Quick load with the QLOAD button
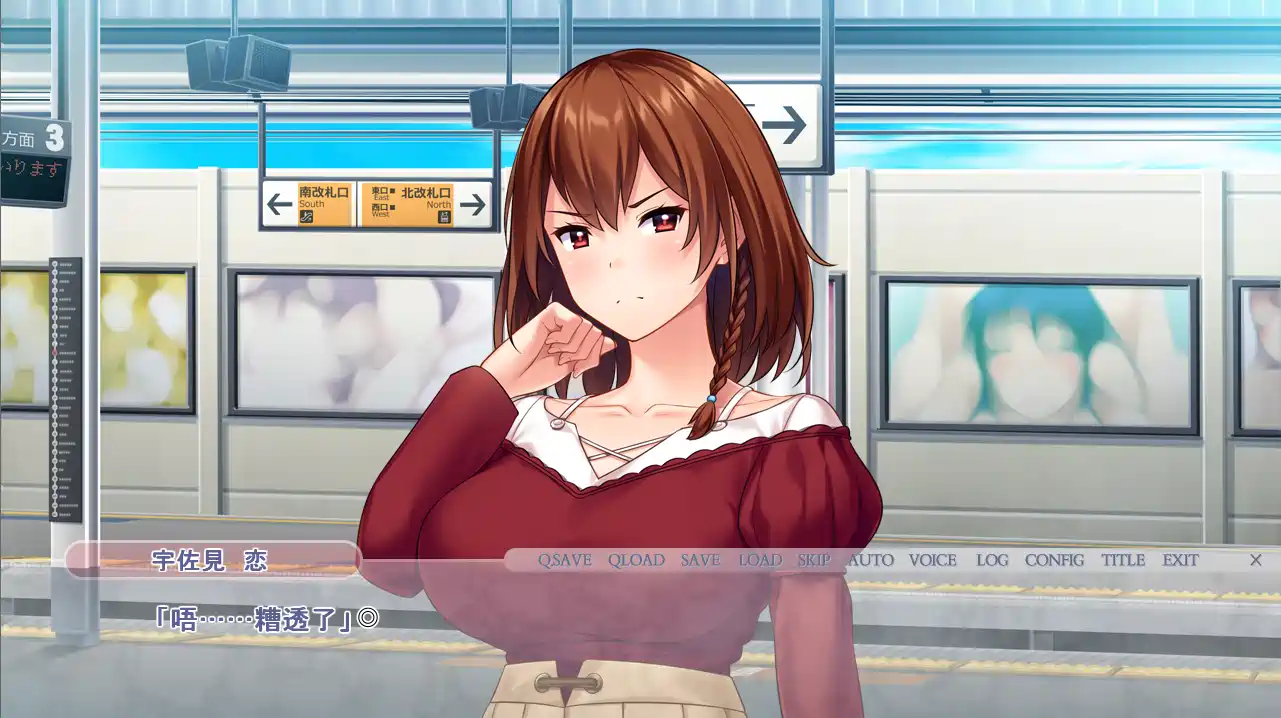This screenshot has height=718, width=1281. [x=636, y=560]
